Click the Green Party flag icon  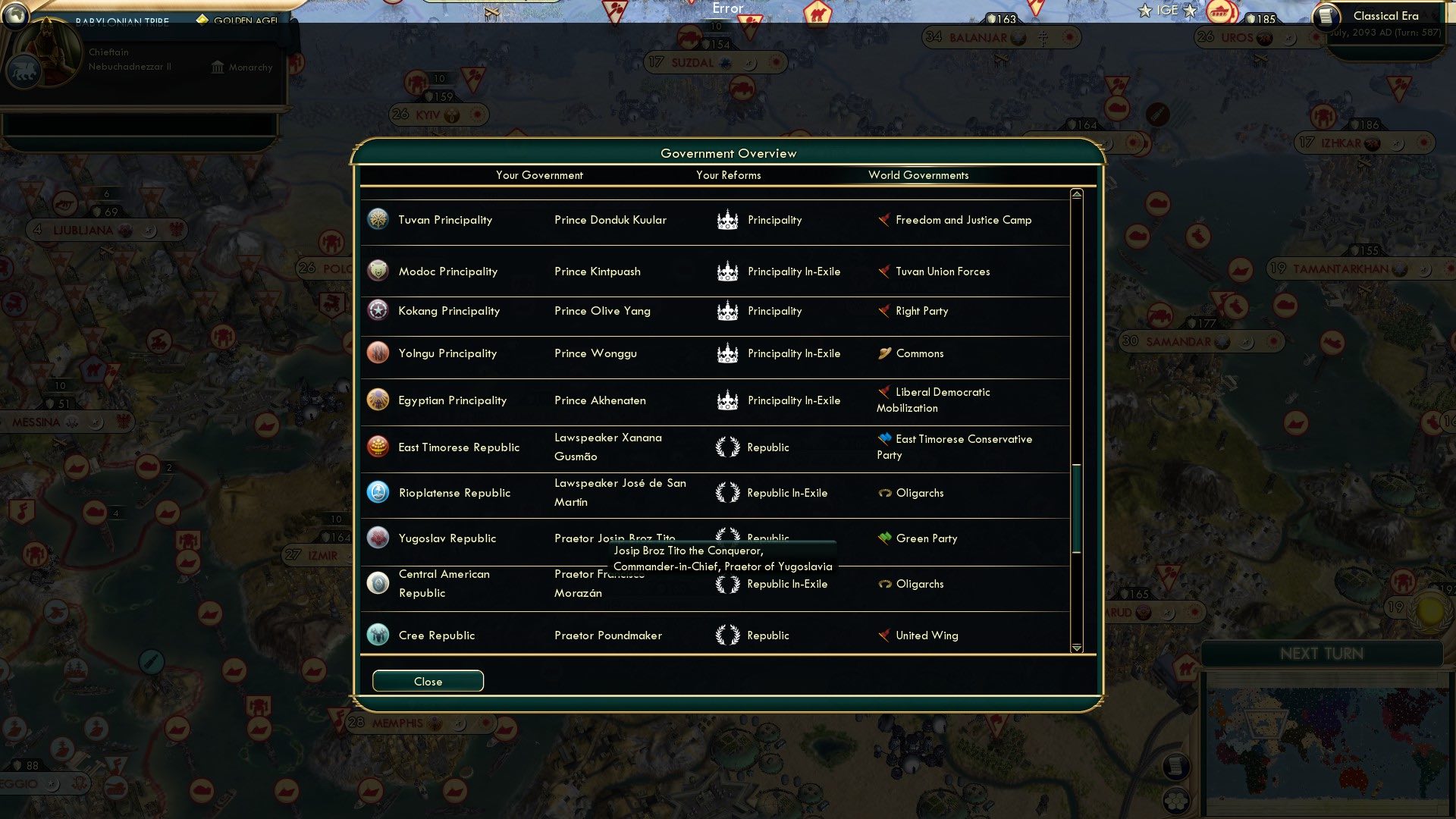point(883,538)
